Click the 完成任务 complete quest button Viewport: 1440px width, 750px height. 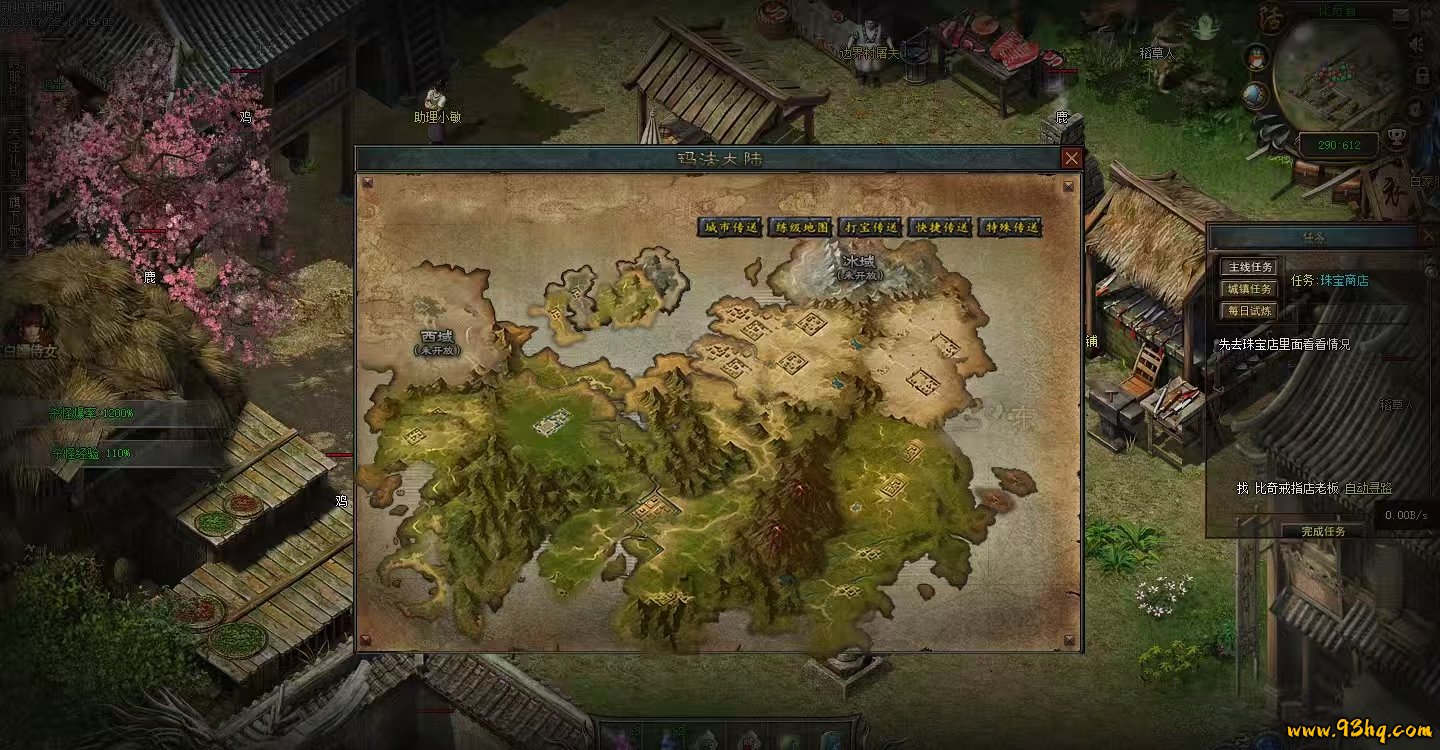[1323, 531]
